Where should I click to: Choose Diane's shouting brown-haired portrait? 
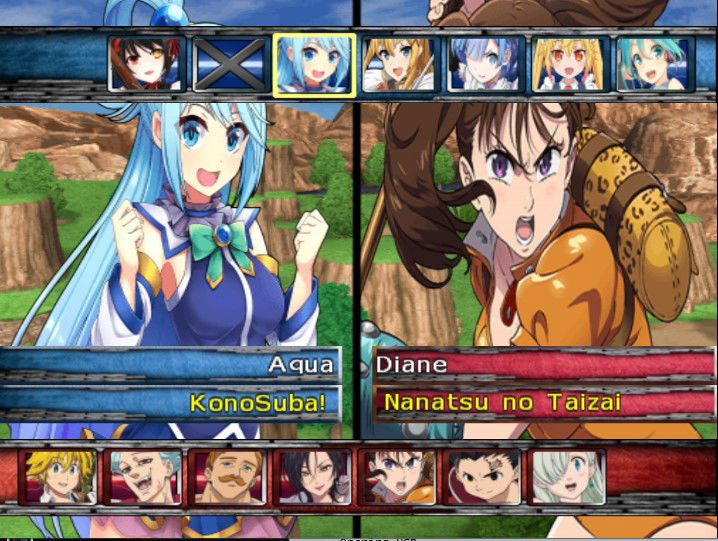pos(398,476)
